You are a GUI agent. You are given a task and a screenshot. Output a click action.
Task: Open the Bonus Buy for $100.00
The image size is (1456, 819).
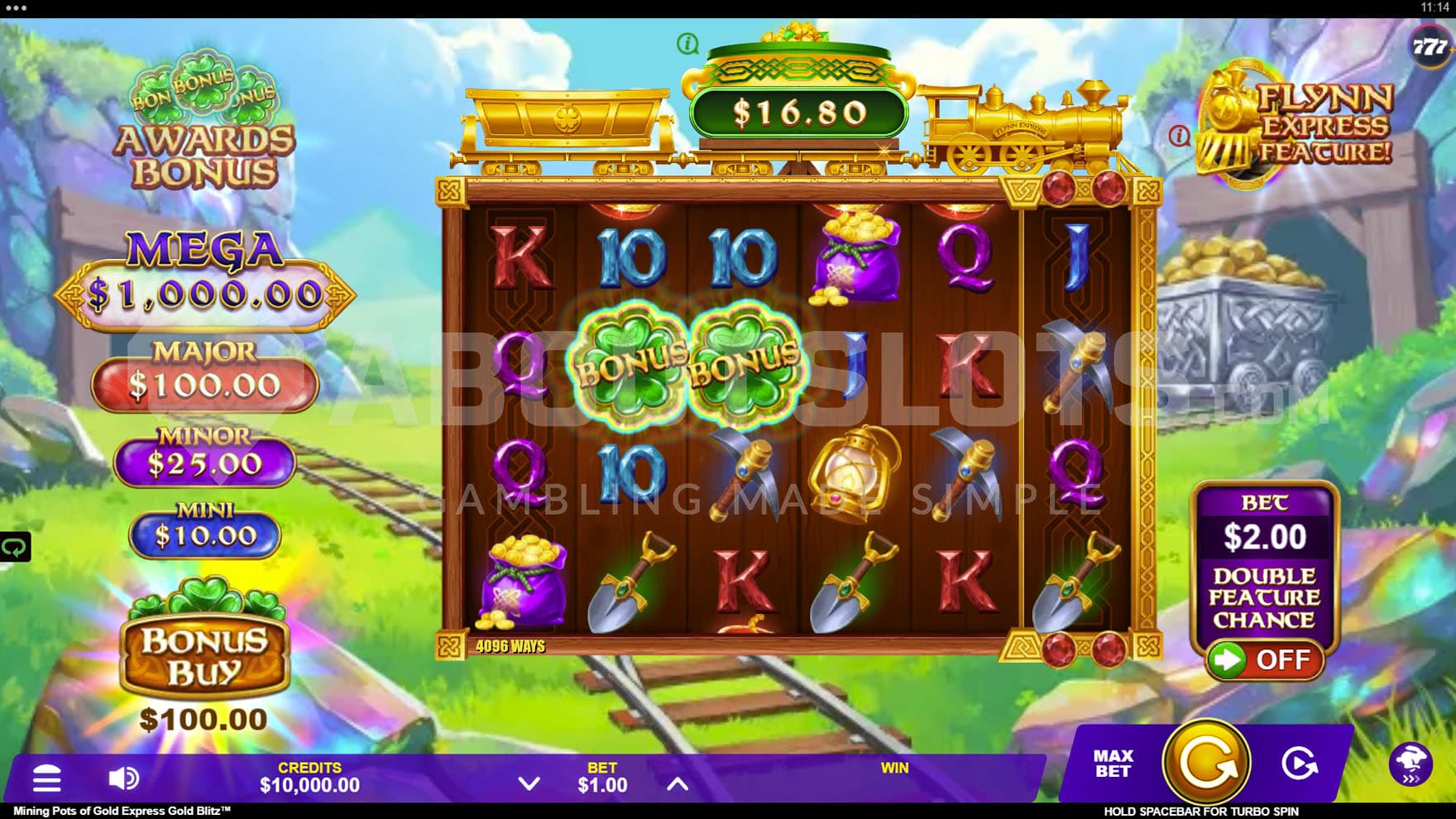coord(204,654)
